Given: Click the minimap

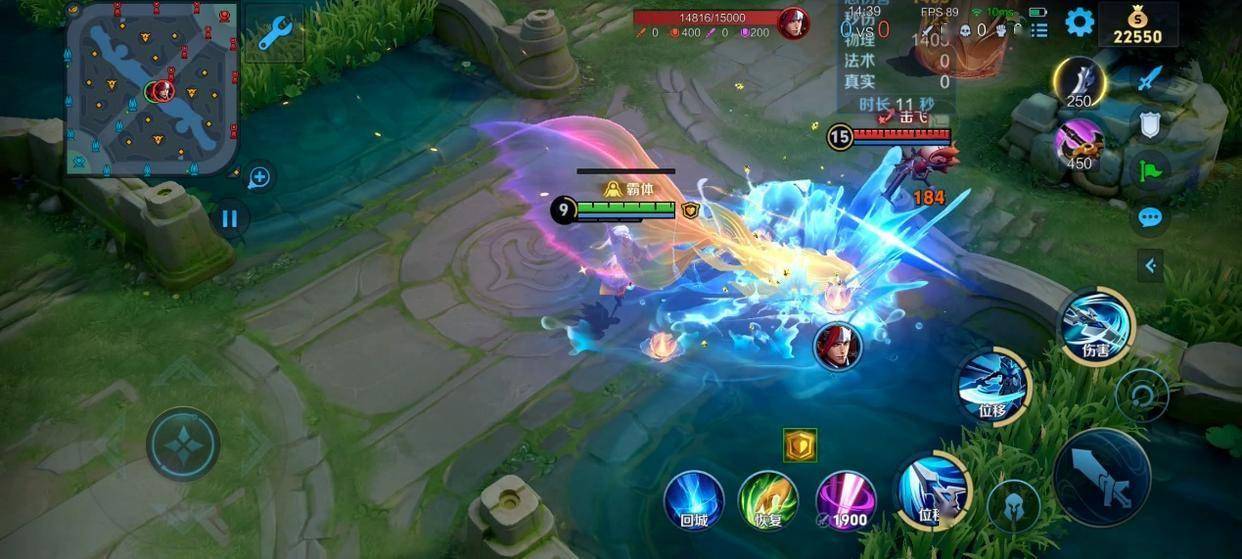Looking at the screenshot, I should (152, 90).
